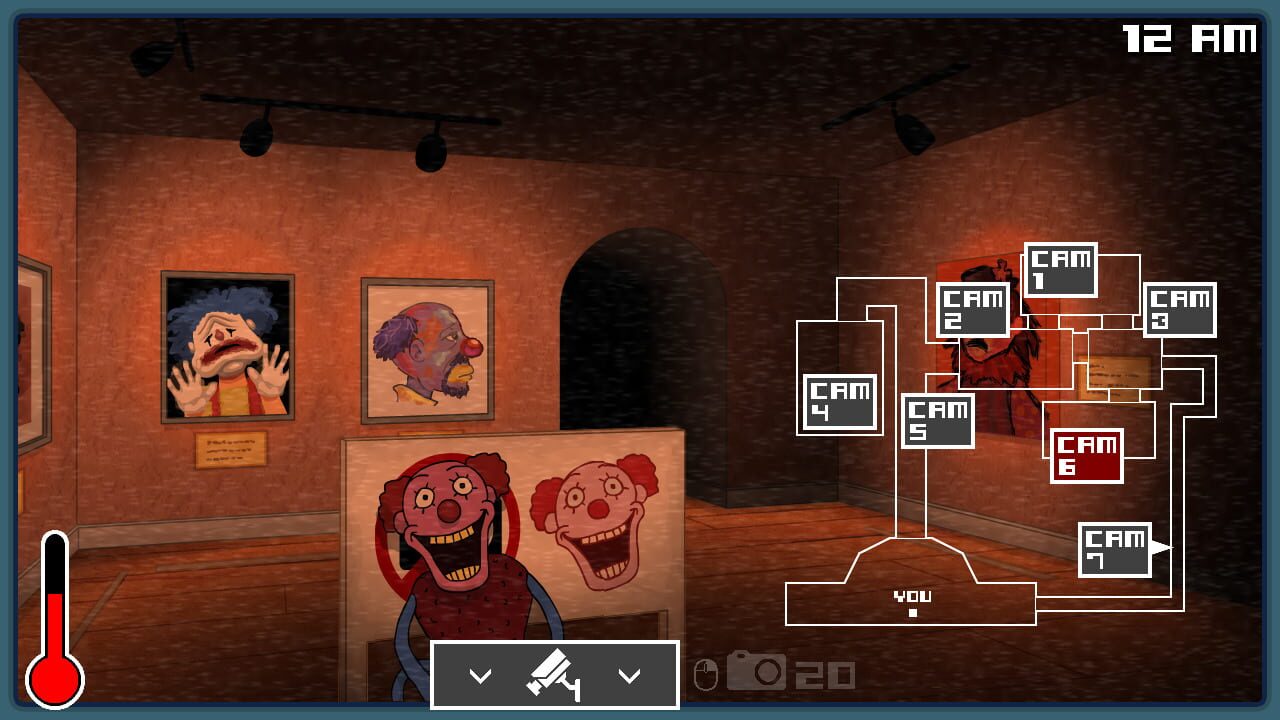Toggle the CAM 2 camera feed
This screenshot has width=1280, height=720.
coord(974,308)
